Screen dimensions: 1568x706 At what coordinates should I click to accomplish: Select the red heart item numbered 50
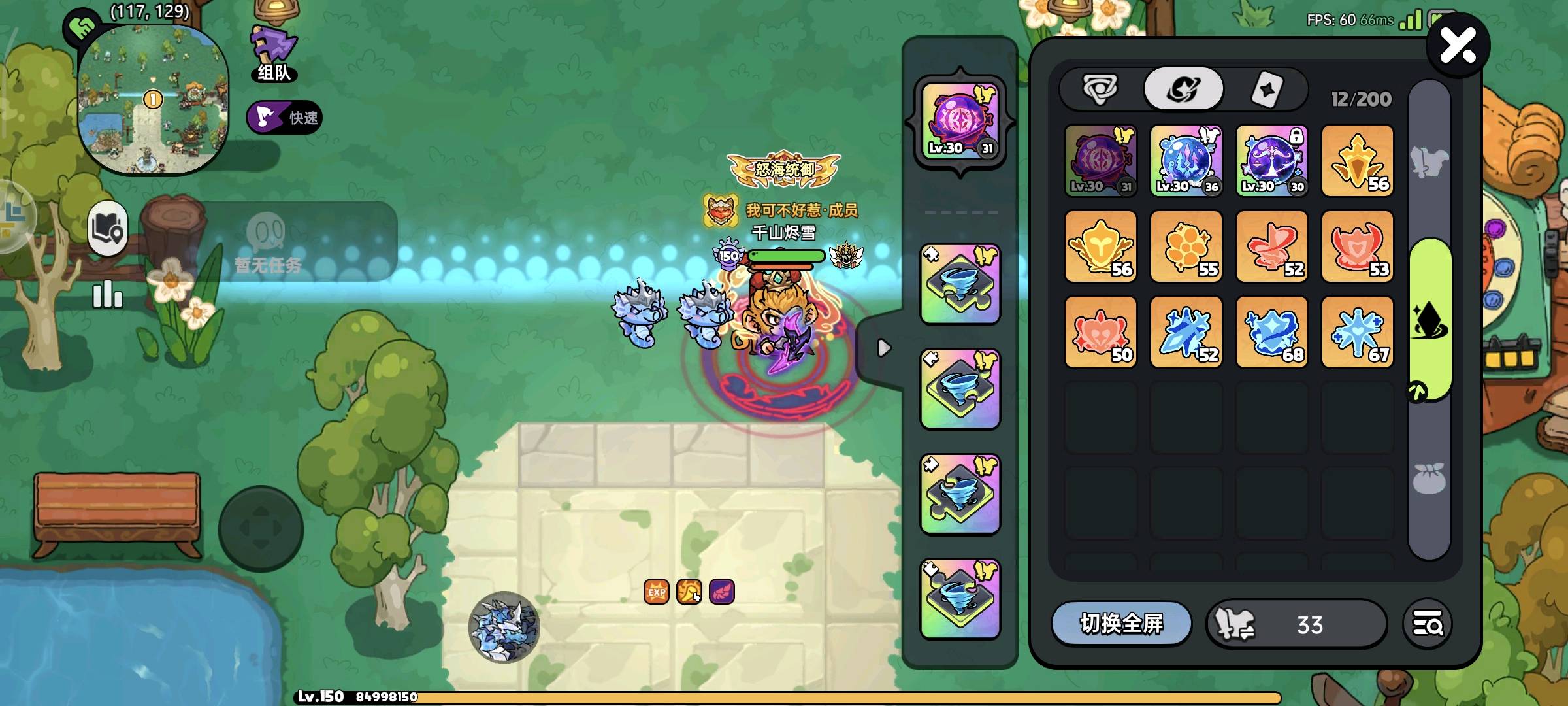pos(1100,332)
